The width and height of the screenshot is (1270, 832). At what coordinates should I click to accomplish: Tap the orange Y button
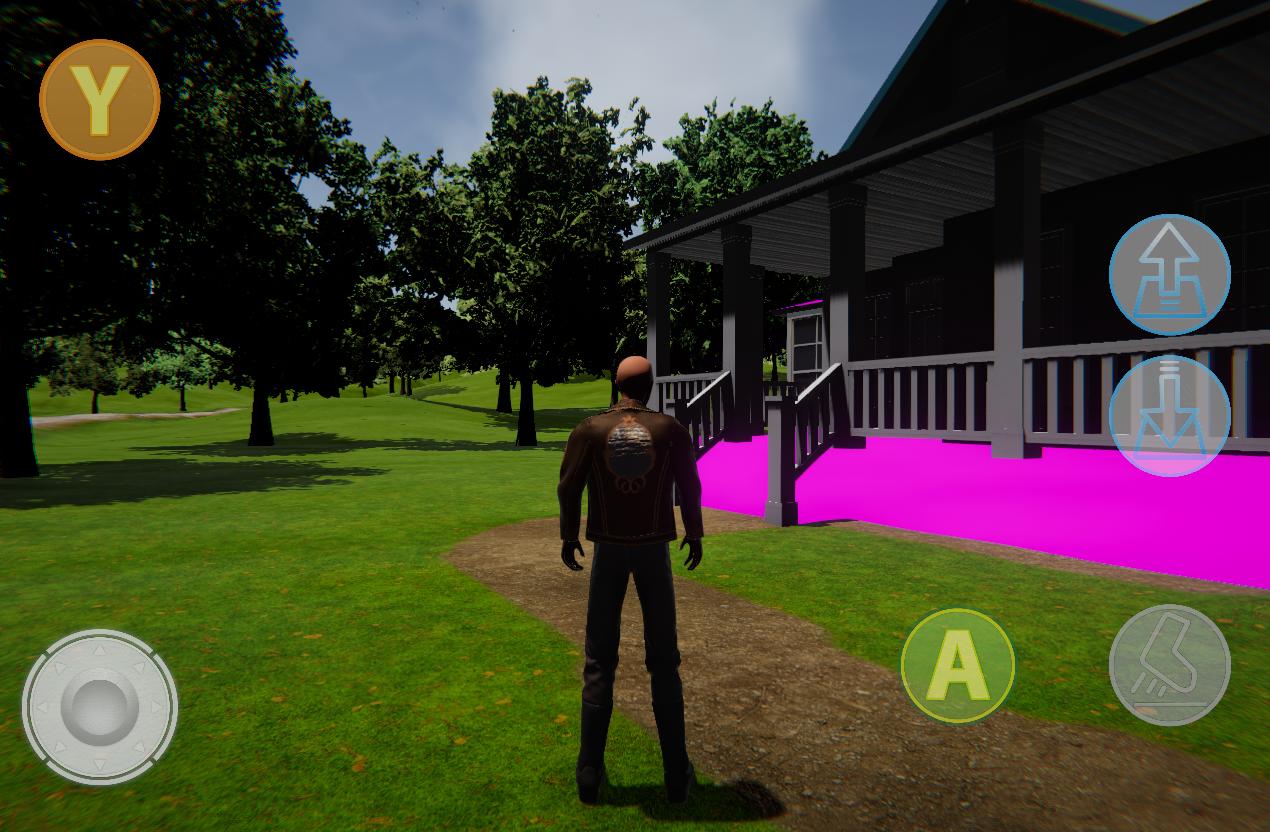(99, 99)
